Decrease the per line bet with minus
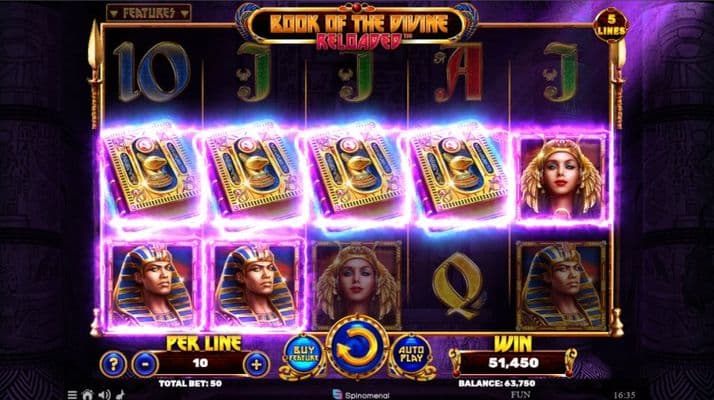 click(x=146, y=363)
